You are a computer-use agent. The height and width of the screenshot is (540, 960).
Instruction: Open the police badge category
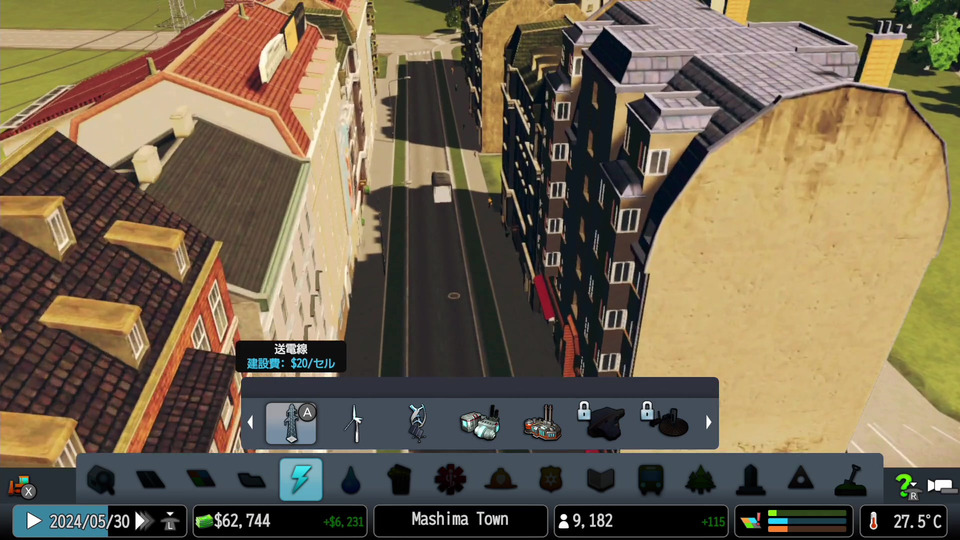tap(551, 480)
